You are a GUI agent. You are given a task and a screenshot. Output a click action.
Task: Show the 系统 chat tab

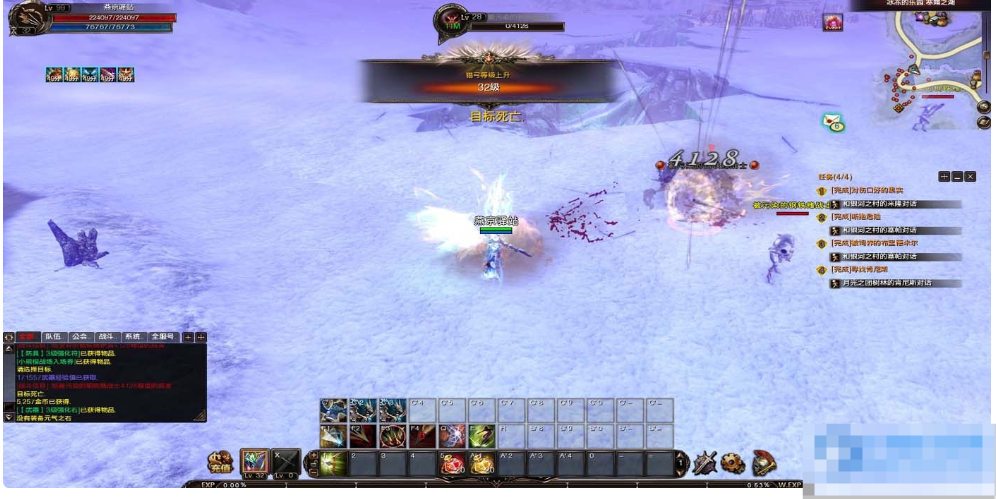133,337
